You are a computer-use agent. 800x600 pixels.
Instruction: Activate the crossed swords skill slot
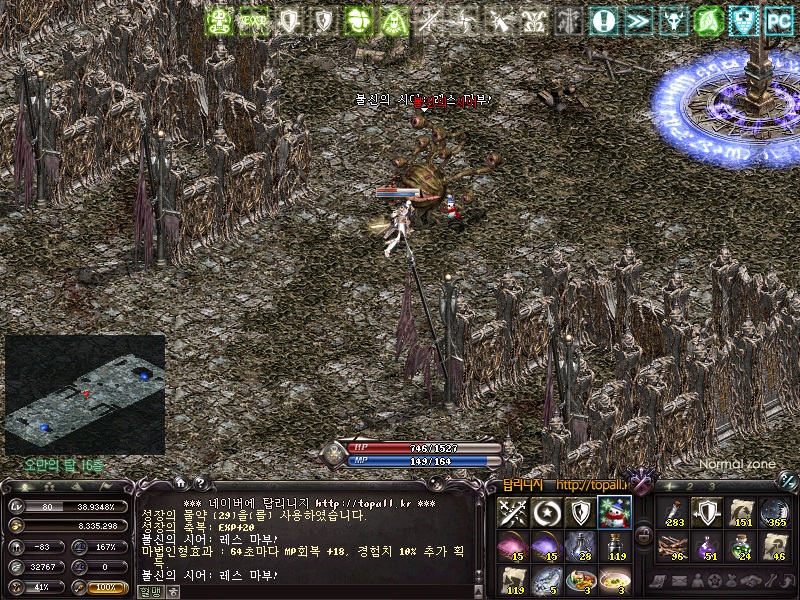(x=513, y=512)
